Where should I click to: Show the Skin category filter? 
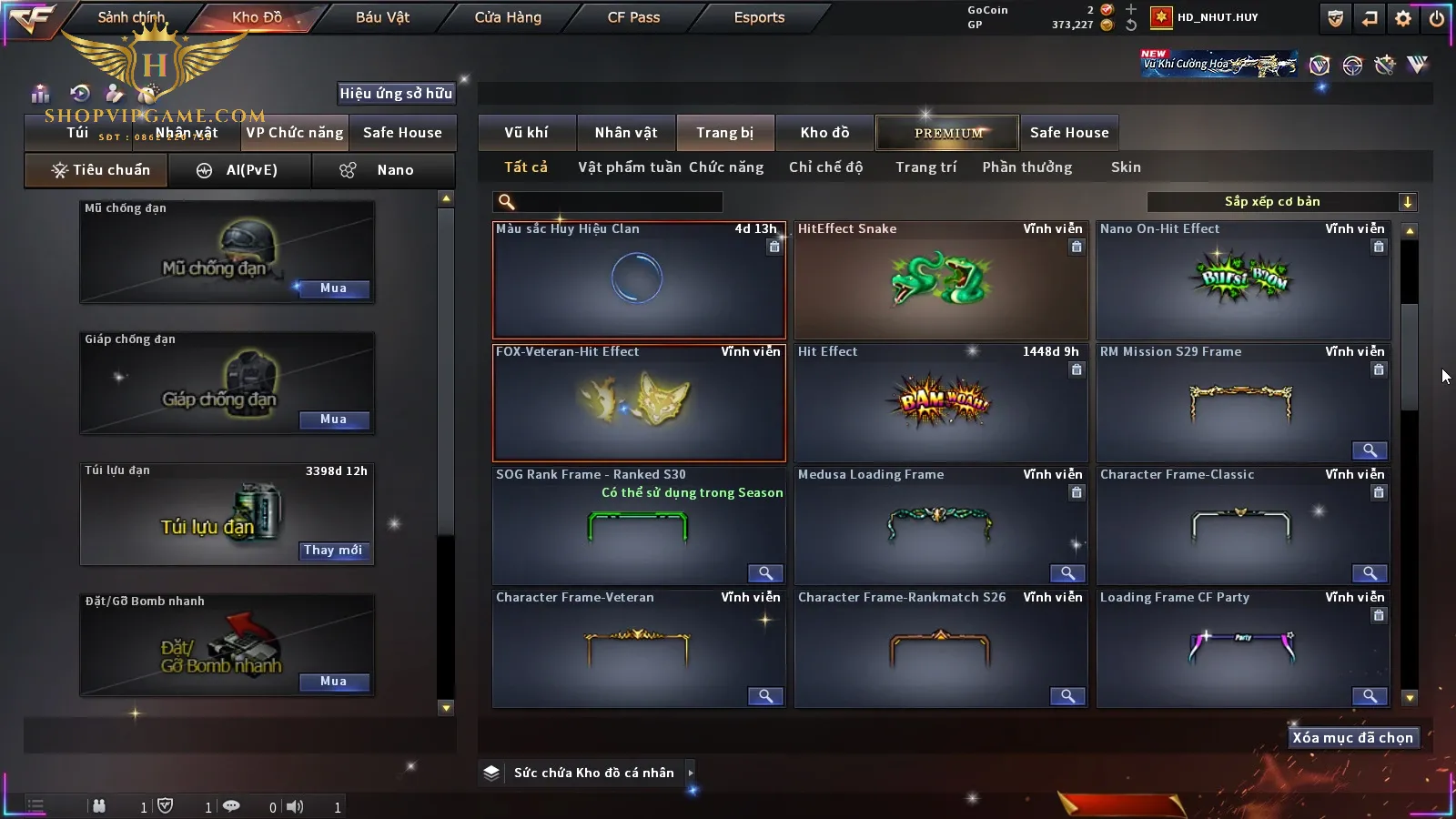click(x=1126, y=167)
